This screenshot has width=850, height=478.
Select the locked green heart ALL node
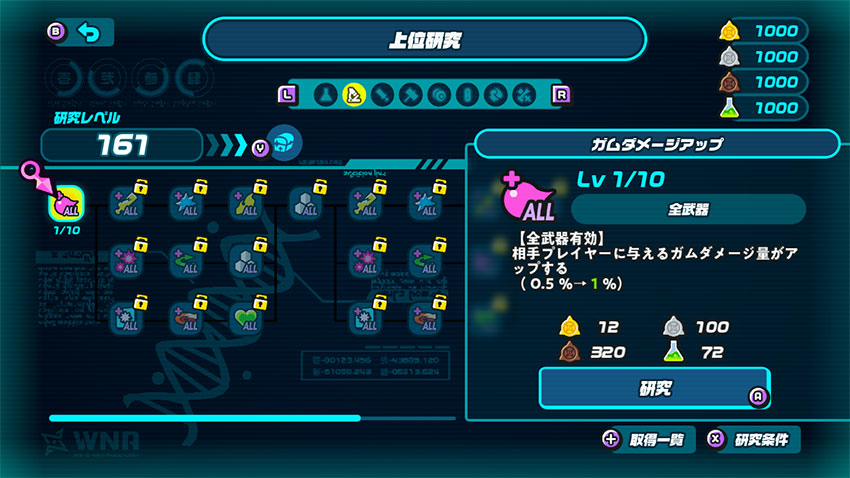click(x=247, y=318)
